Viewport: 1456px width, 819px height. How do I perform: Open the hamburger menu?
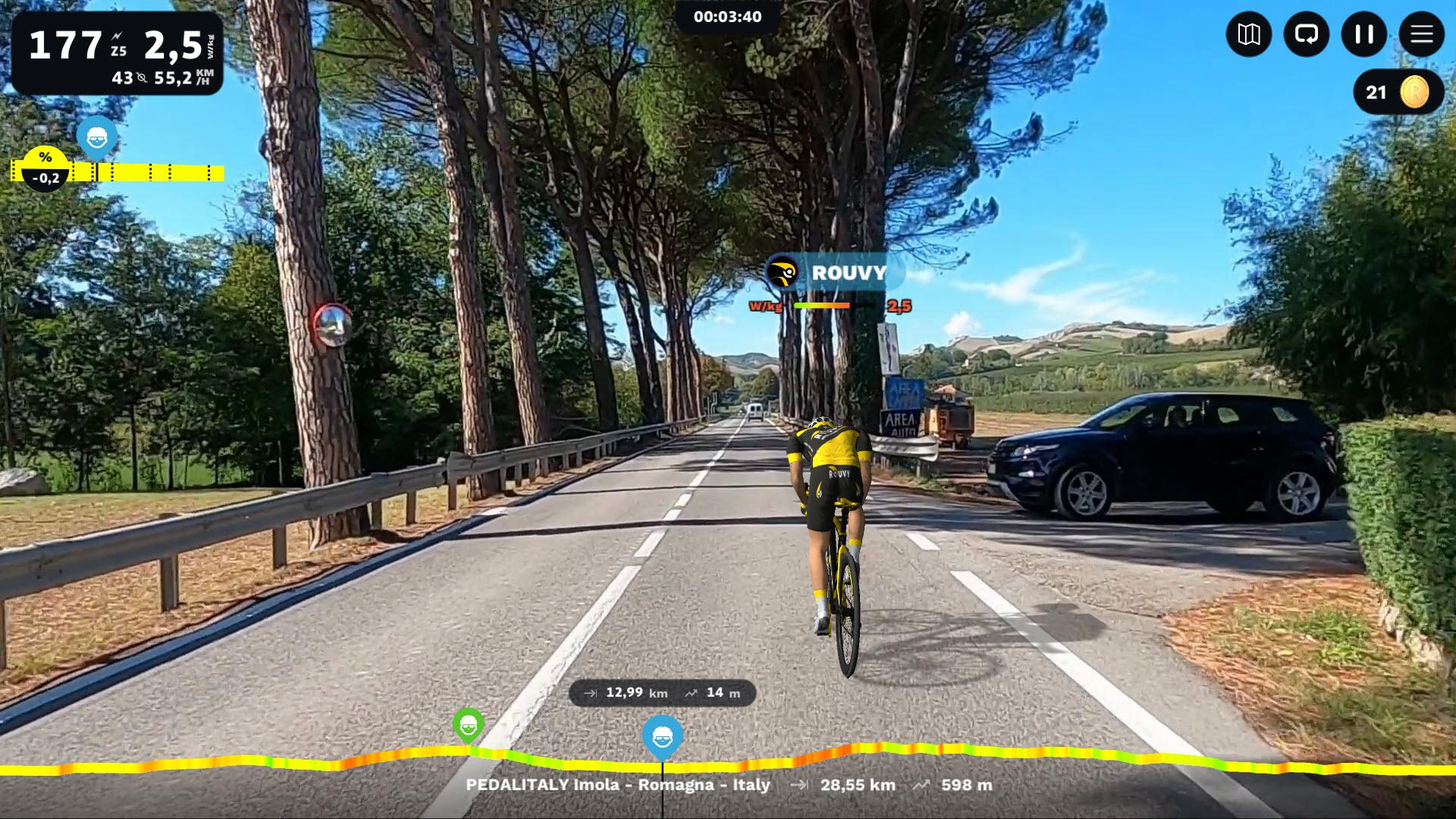tap(1421, 34)
